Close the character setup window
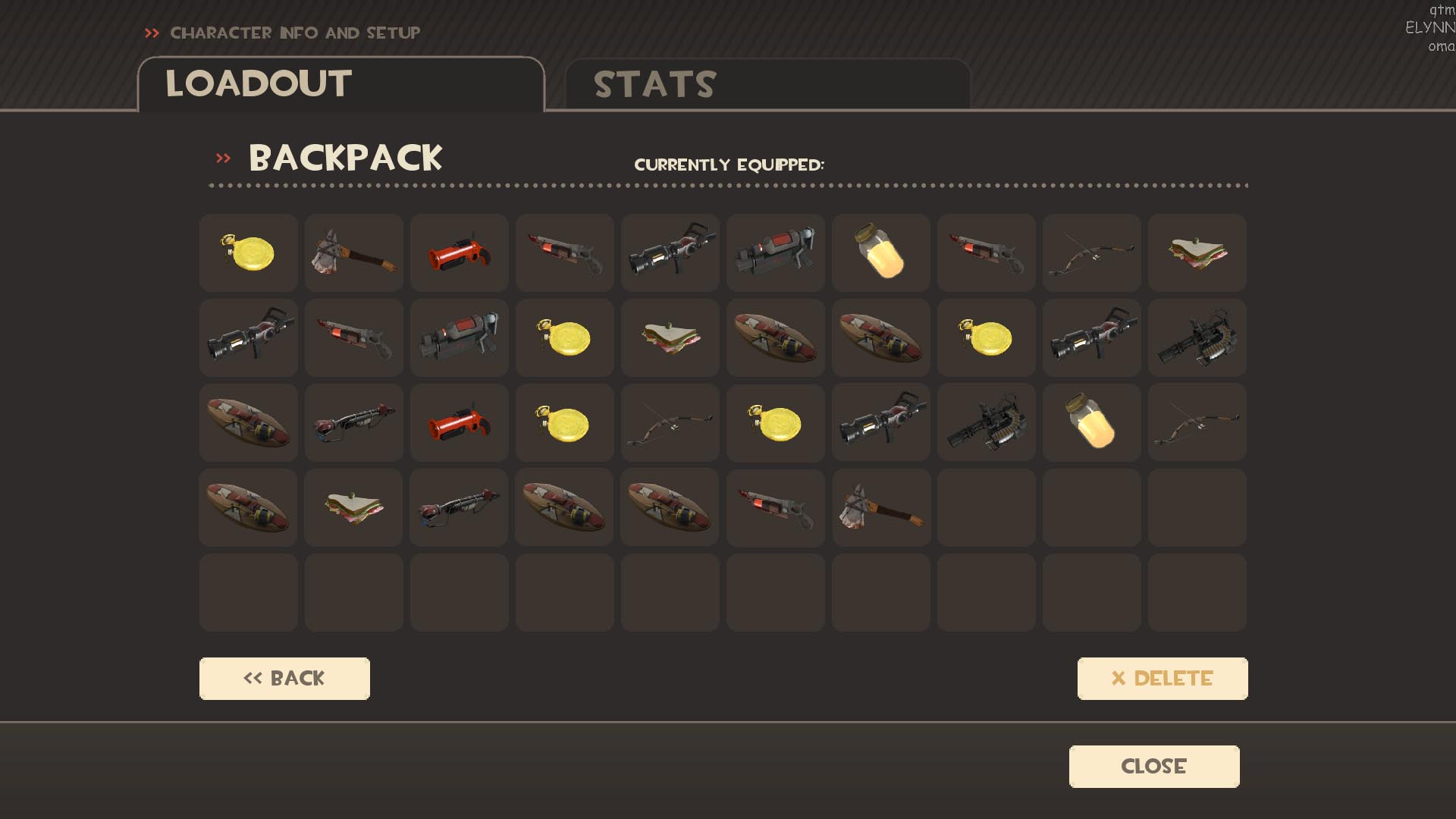Viewport: 1456px width, 819px height. (1153, 767)
